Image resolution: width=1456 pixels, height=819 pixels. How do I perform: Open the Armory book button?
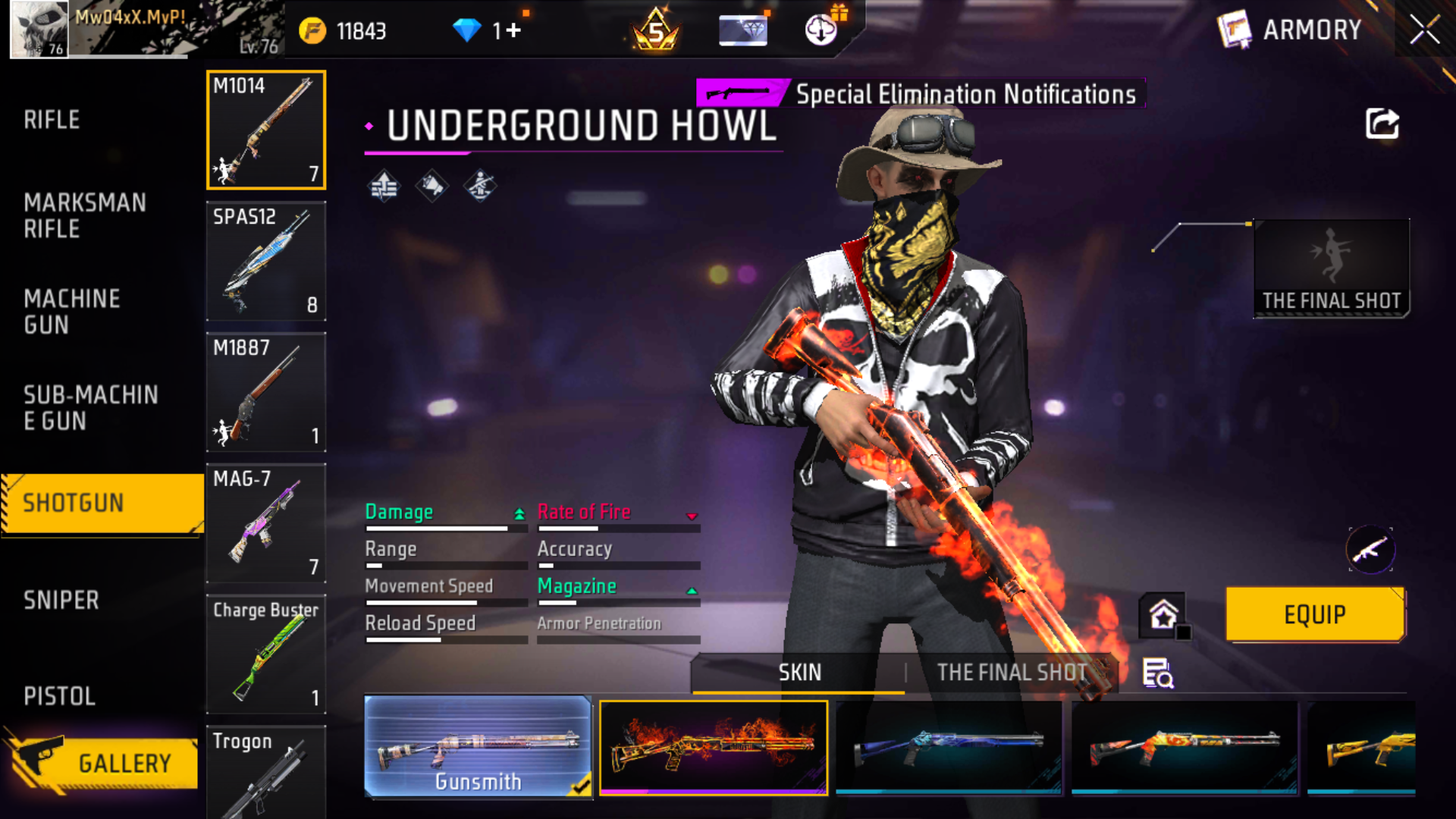pyautogui.click(x=1234, y=30)
